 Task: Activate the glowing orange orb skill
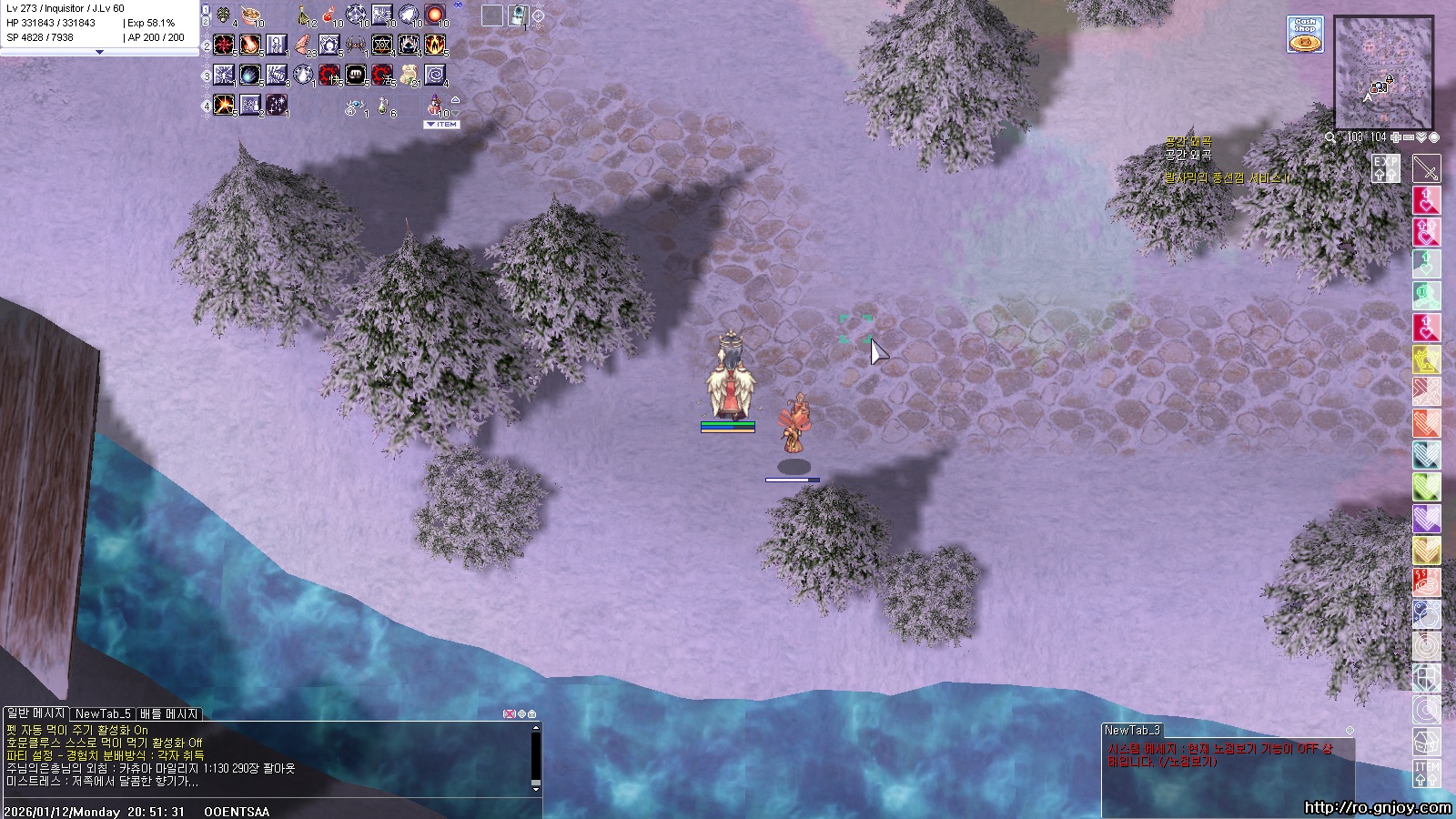pyautogui.click(x=436, y=15)
